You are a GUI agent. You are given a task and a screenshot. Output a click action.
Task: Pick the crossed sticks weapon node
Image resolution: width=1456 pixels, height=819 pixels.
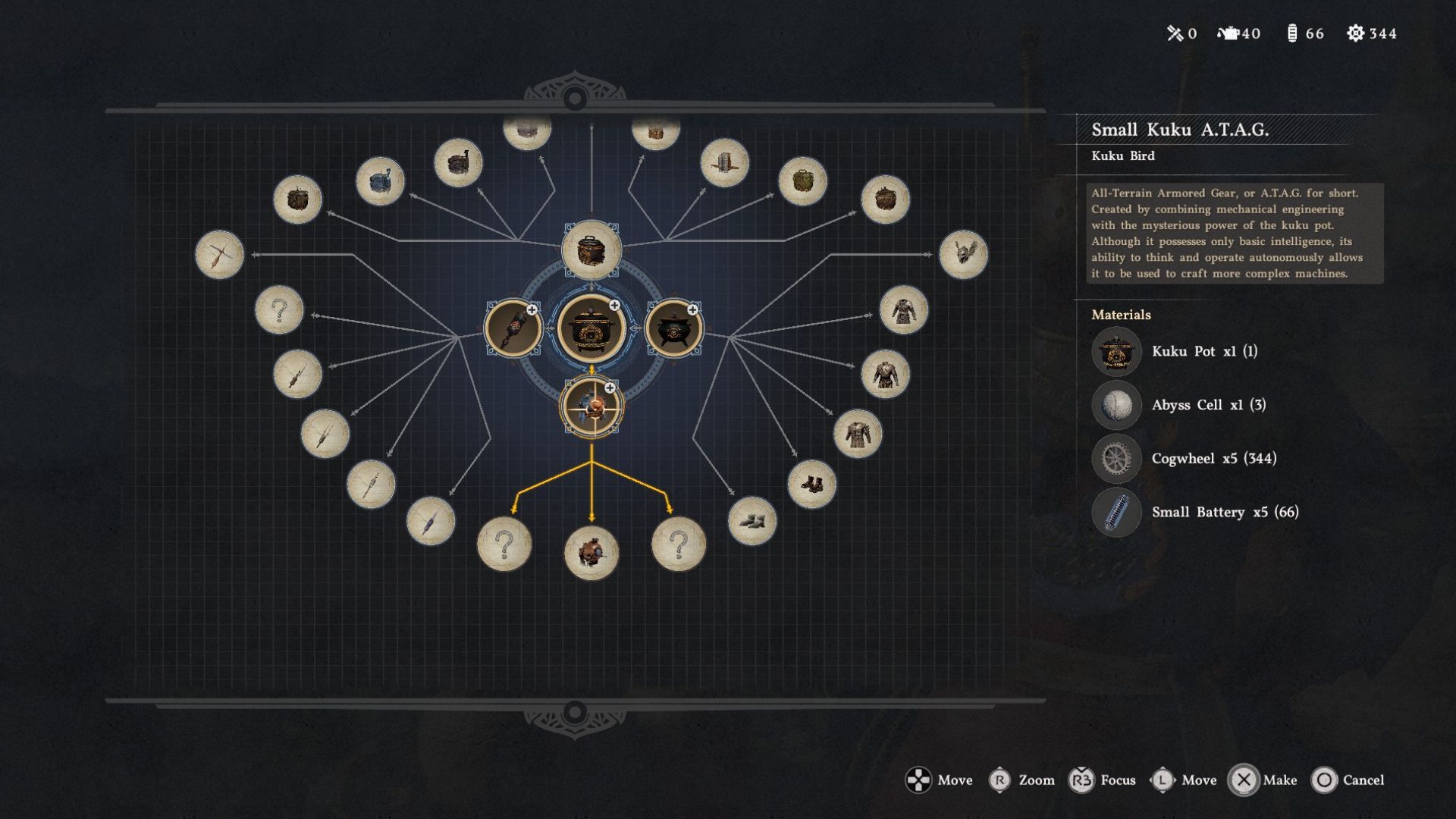[x=219, y=255]
